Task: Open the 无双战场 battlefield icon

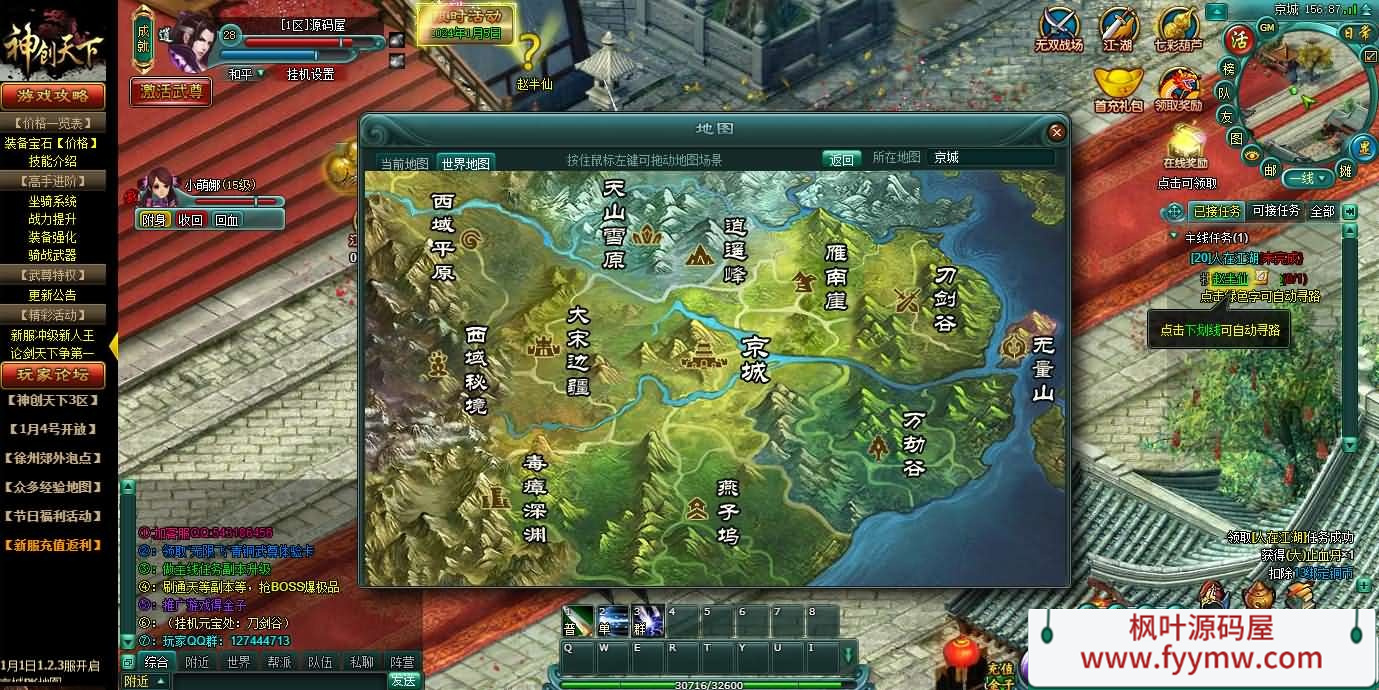Action: coord(1058,30)
